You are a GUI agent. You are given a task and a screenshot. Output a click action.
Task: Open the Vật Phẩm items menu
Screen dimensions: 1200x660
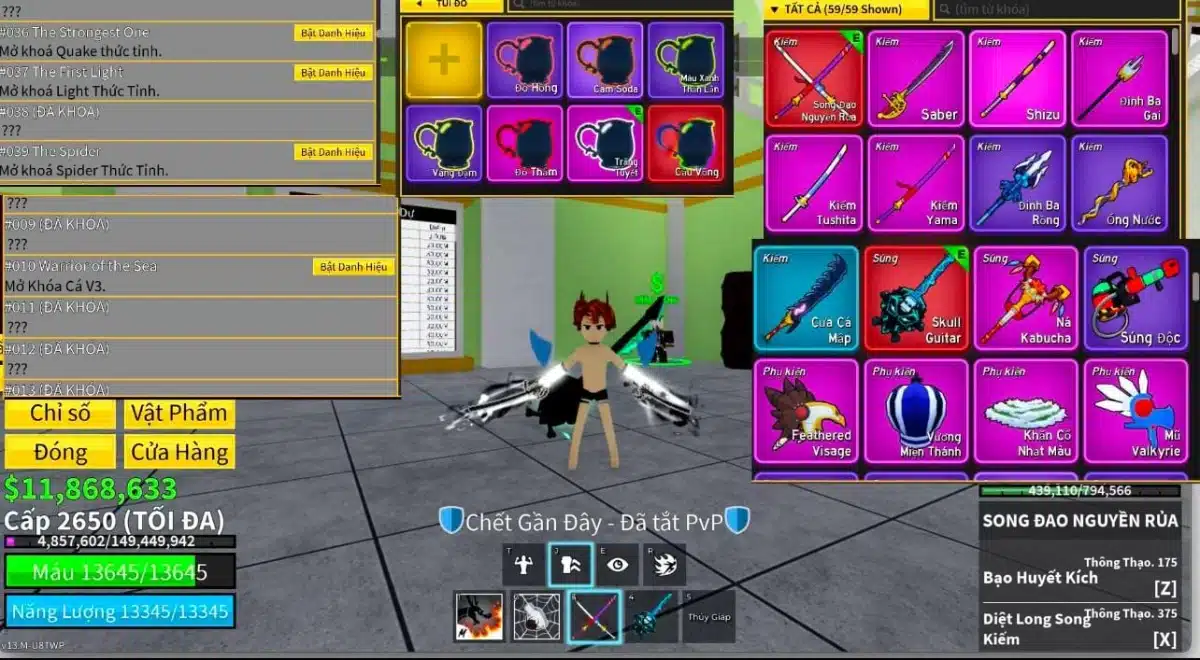click(x=180, y=413)
